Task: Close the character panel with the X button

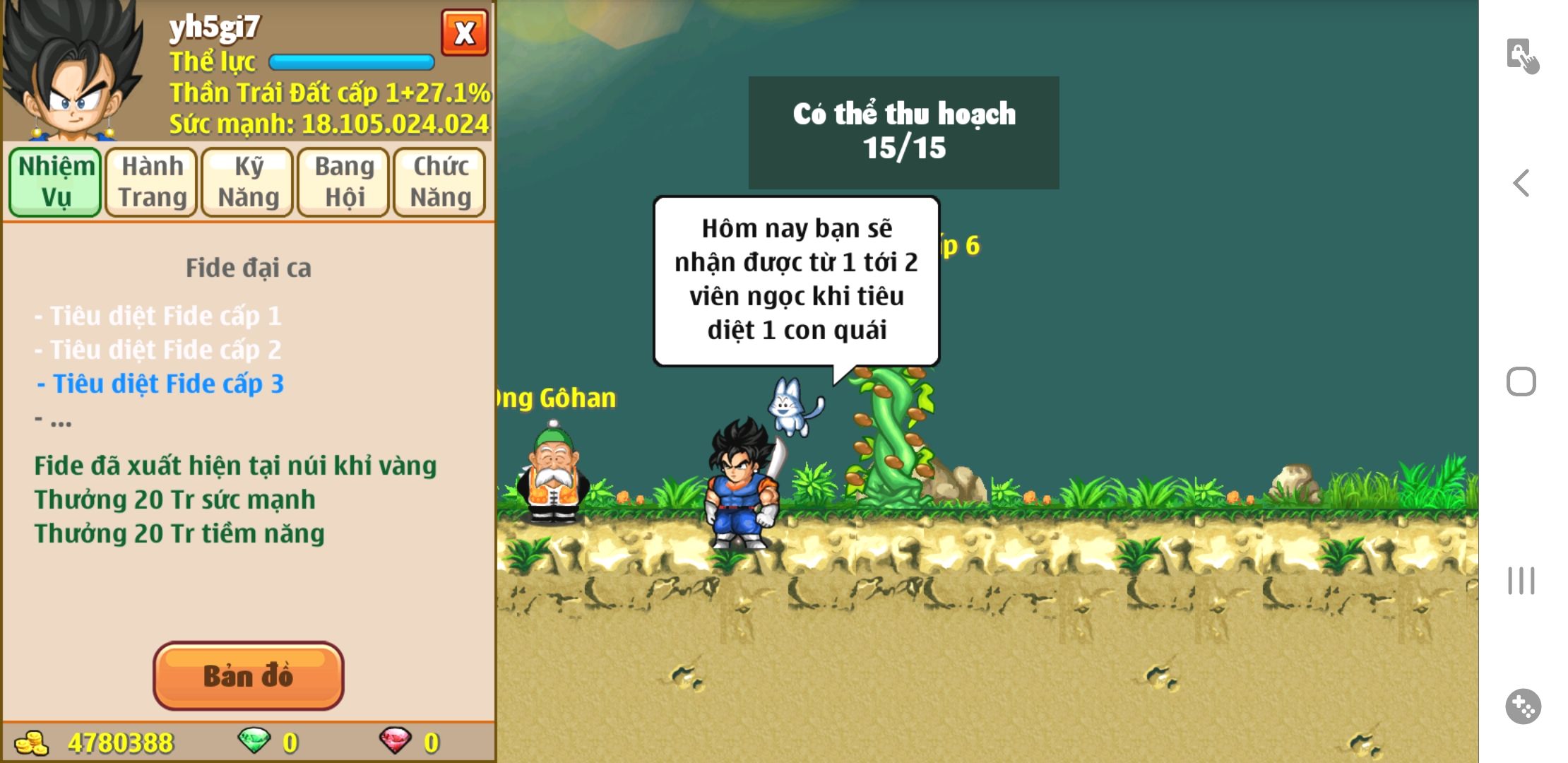Action: tap(464, 32)
